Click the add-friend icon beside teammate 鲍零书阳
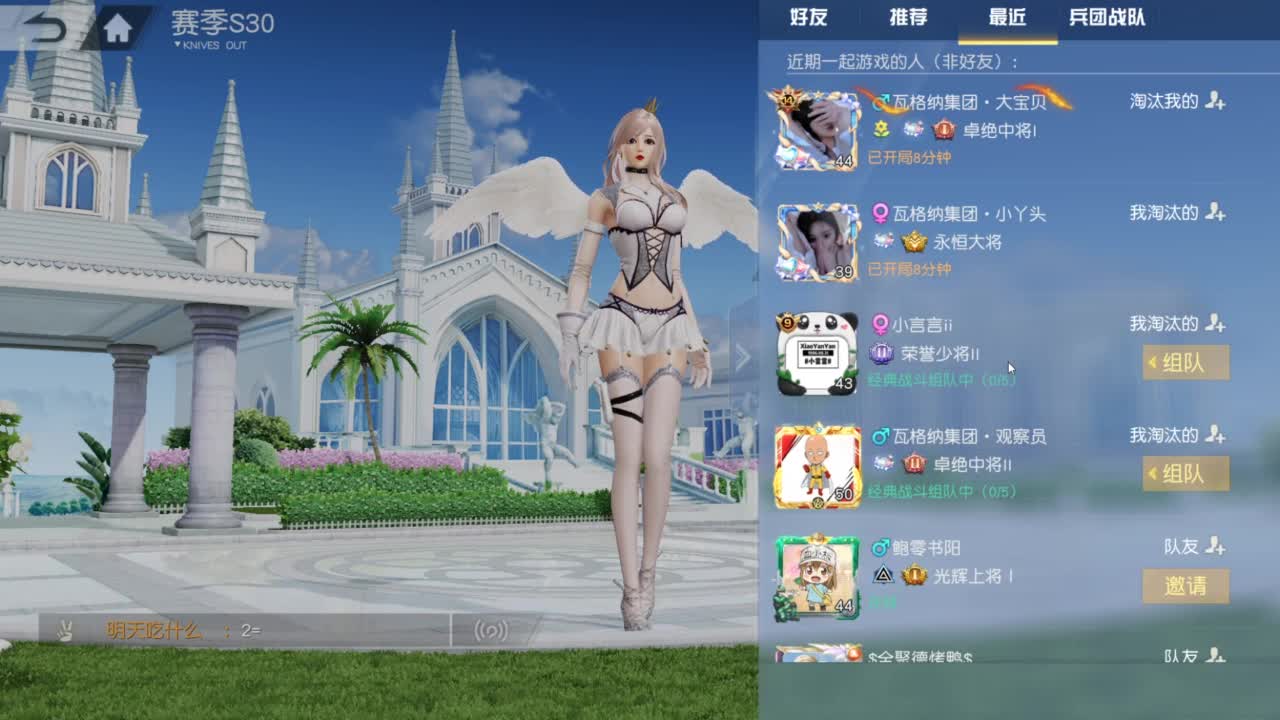 pos(1216,545)
